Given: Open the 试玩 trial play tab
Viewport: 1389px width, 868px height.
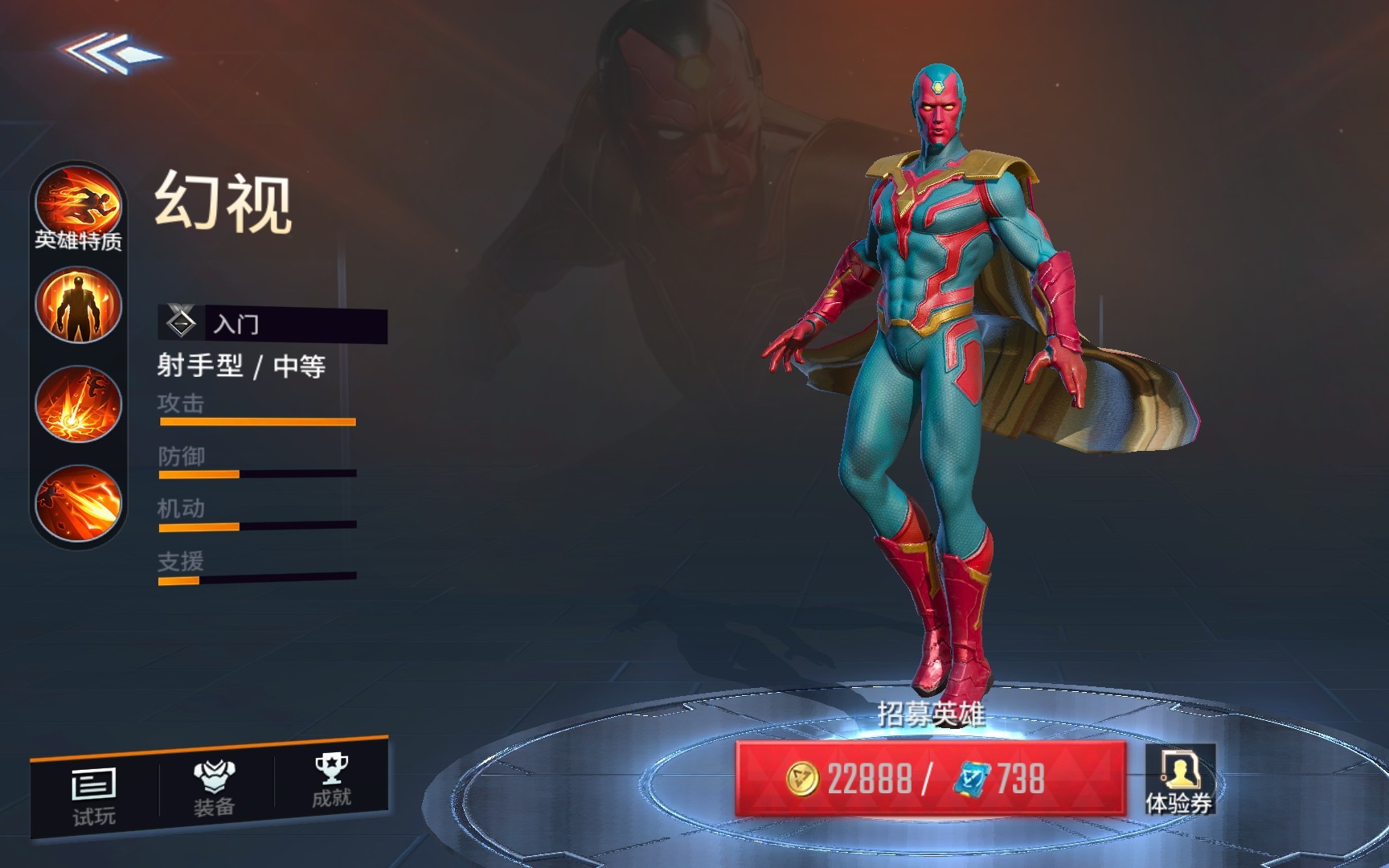Looking at the screenshot, I should pos(94,796).
